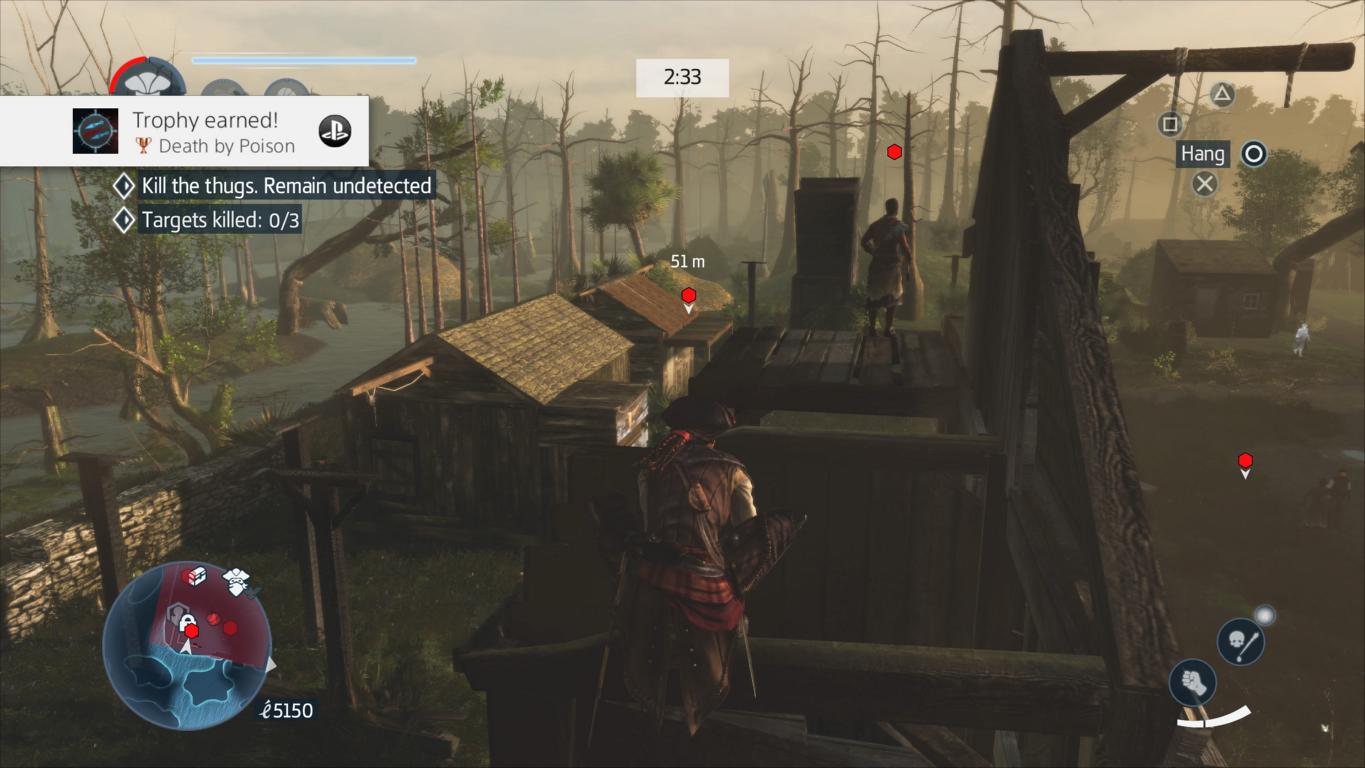
Task: Select the pirate head minimap marker
Action: (236, 581)
